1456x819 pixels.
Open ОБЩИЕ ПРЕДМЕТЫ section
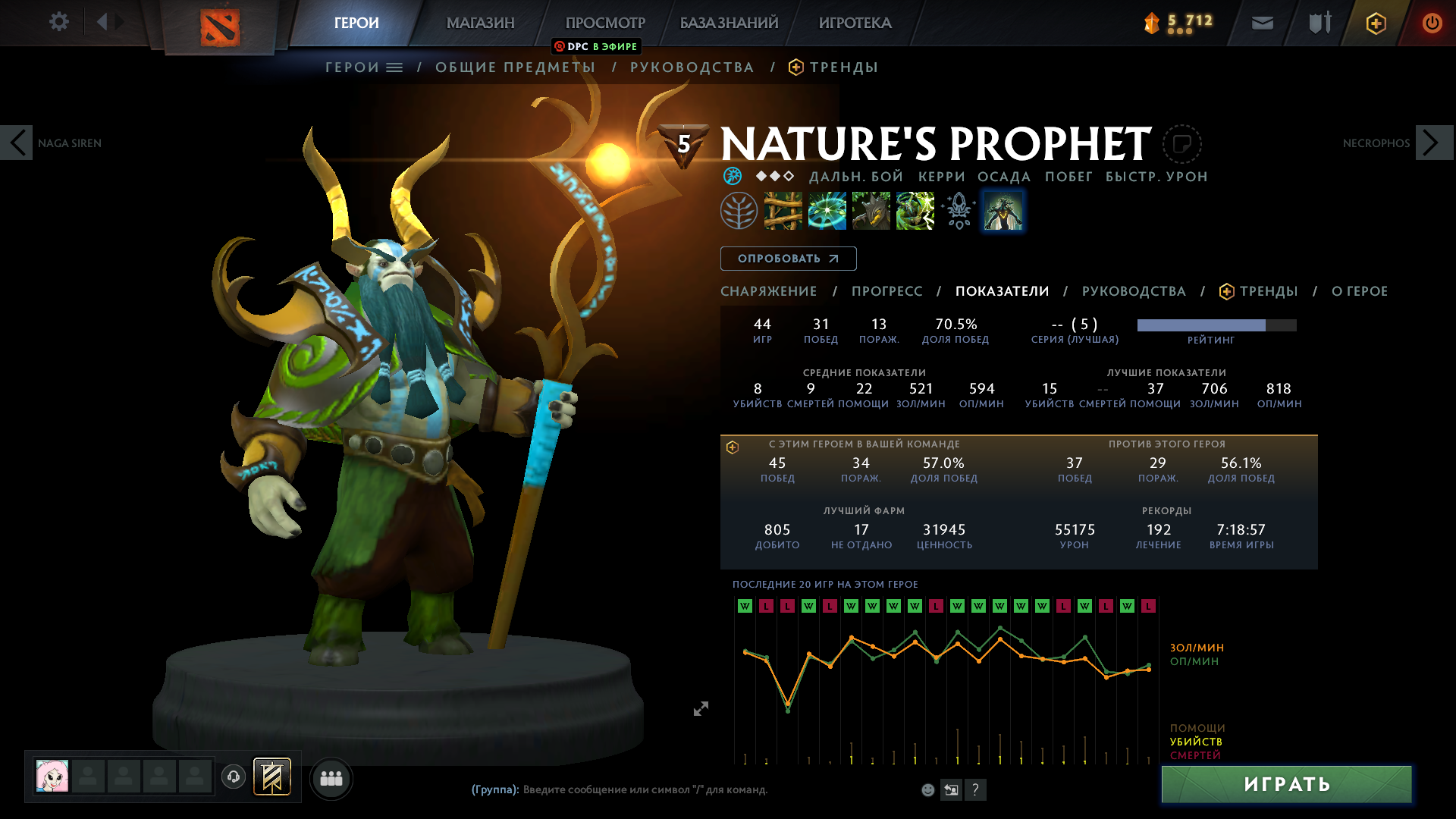[x=516, y=67]
